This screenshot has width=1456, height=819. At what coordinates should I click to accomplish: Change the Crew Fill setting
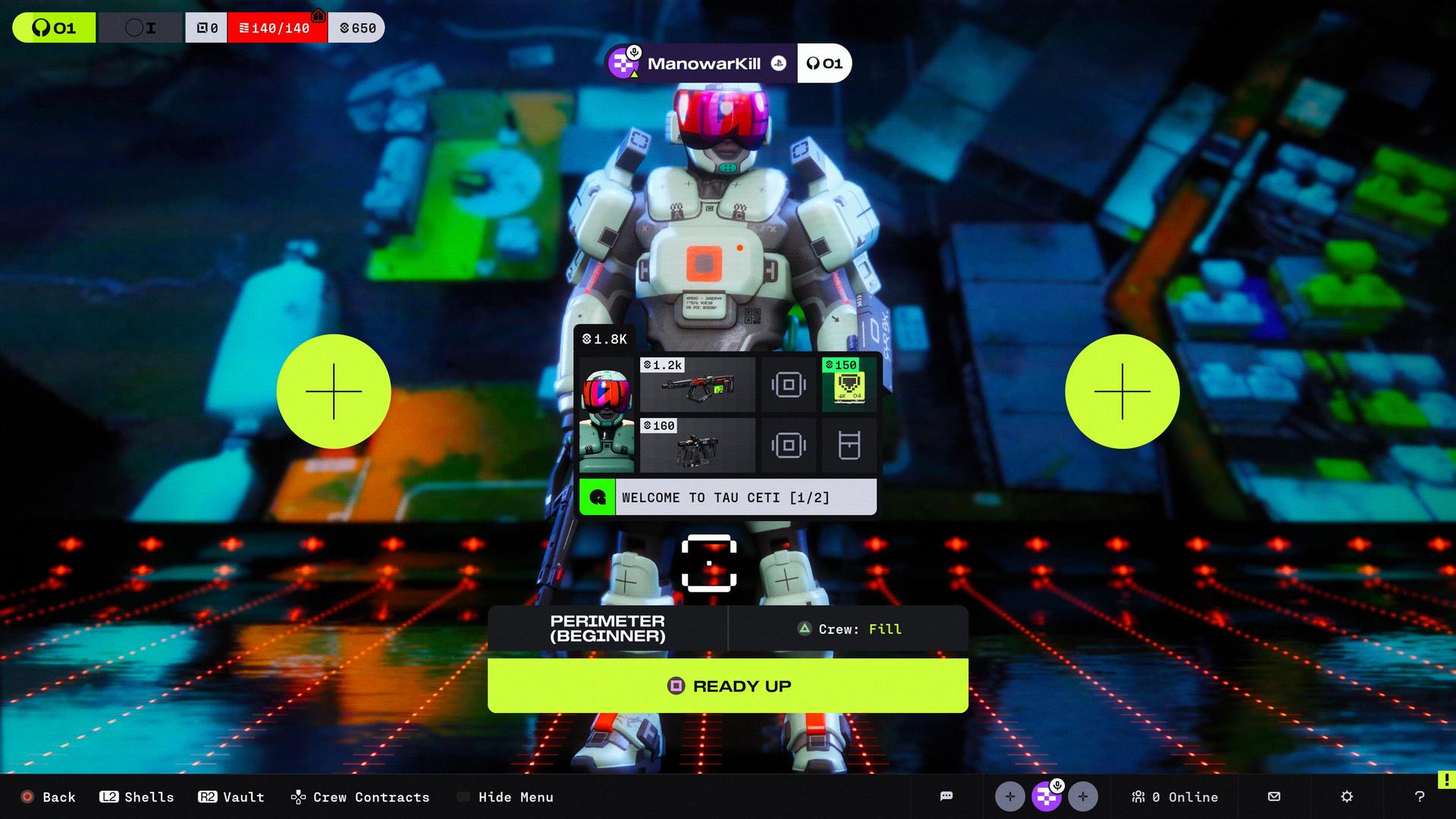click(848, 629)
